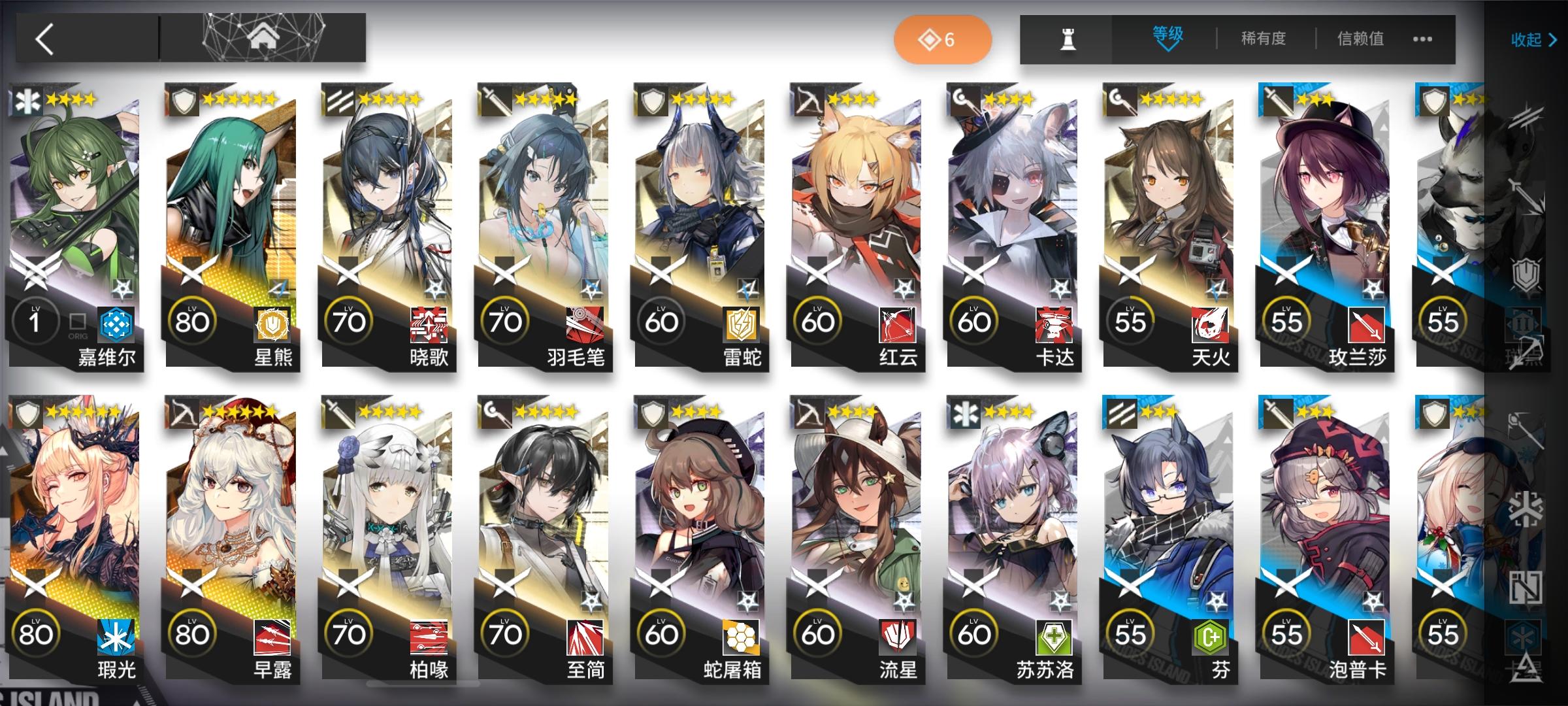Viewport: 1568px width, 706px height.
Task: Click the orange currency badge showing 6
Action: (x=943, y=39)
